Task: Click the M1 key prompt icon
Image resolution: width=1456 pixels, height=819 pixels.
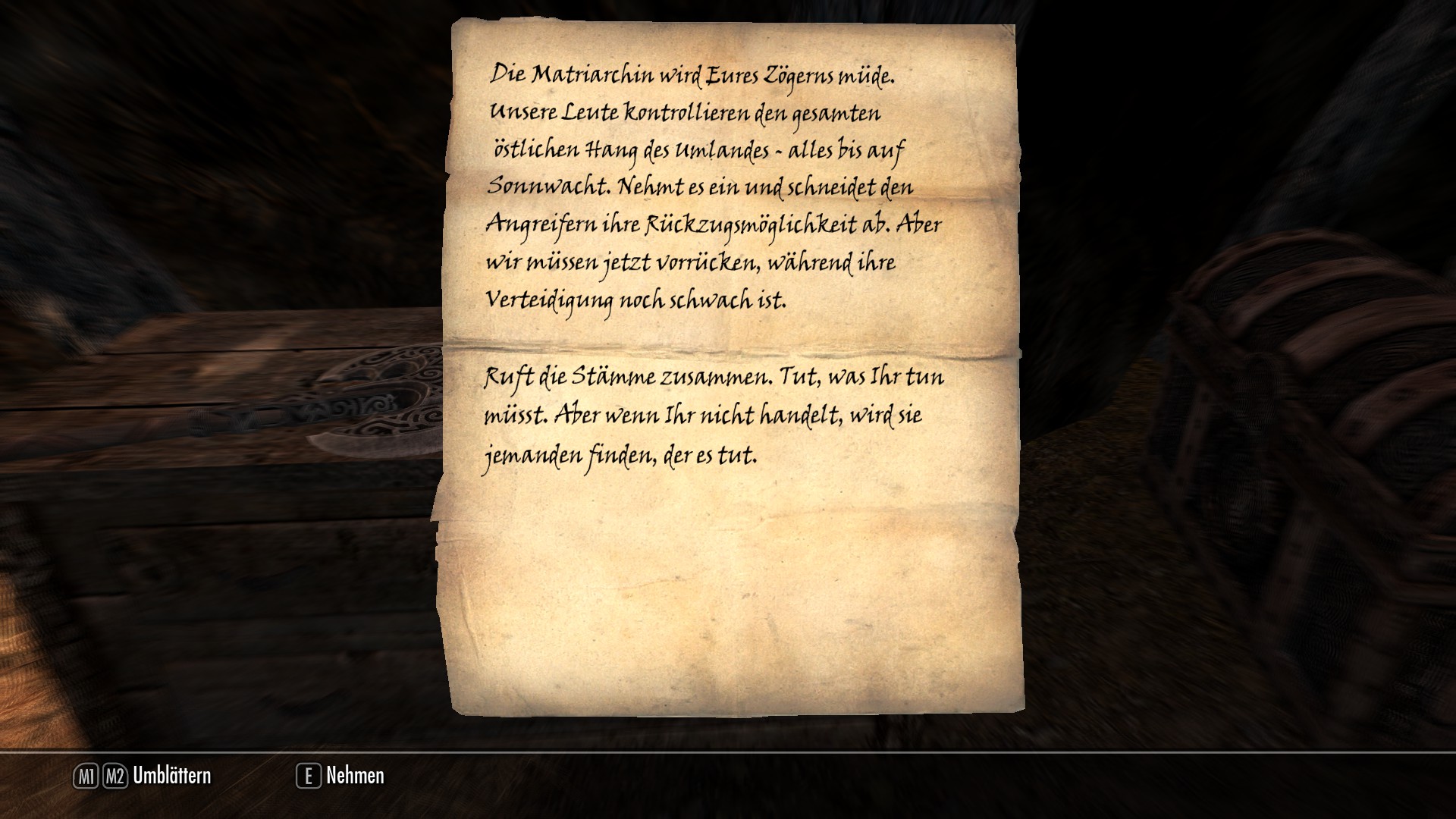Action: tap(86, 776)
